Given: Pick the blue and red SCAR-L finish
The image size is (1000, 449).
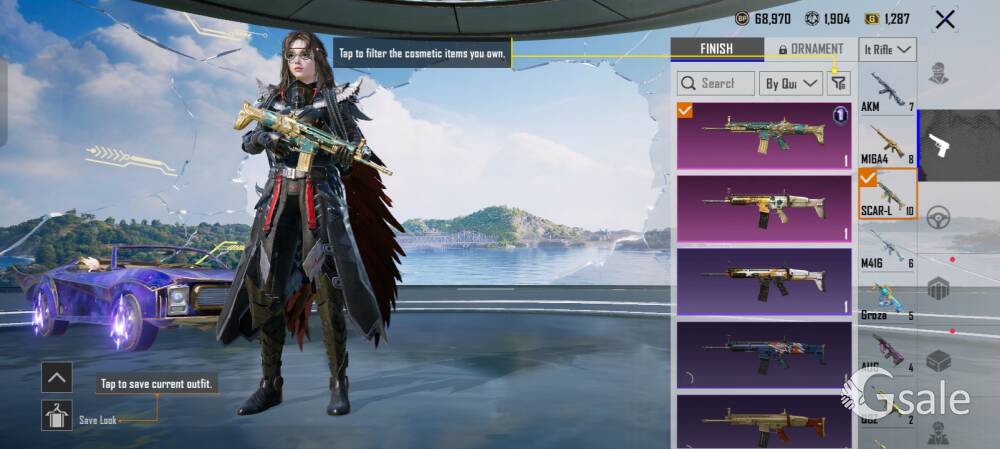Looking at the screenshot, I should click(x=764, y=353).
